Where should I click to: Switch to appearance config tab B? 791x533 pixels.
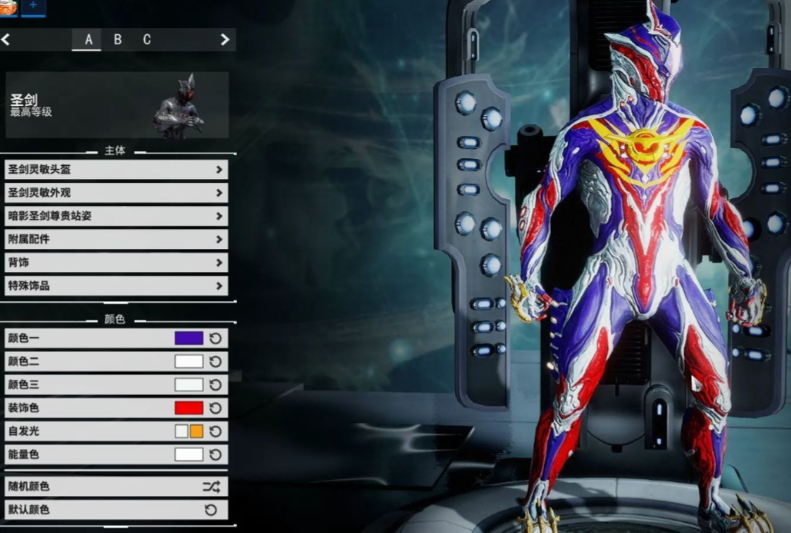[117, 40]
